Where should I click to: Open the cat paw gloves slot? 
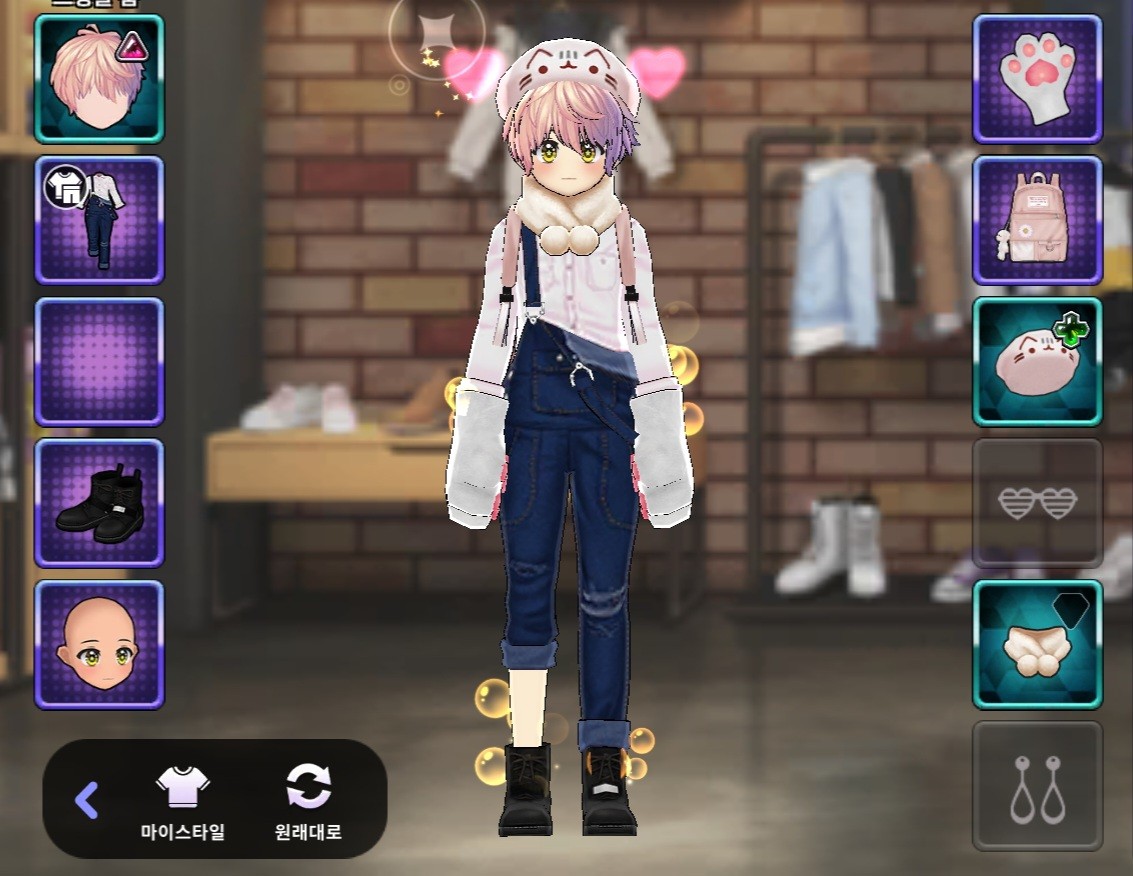[1037, 79]
